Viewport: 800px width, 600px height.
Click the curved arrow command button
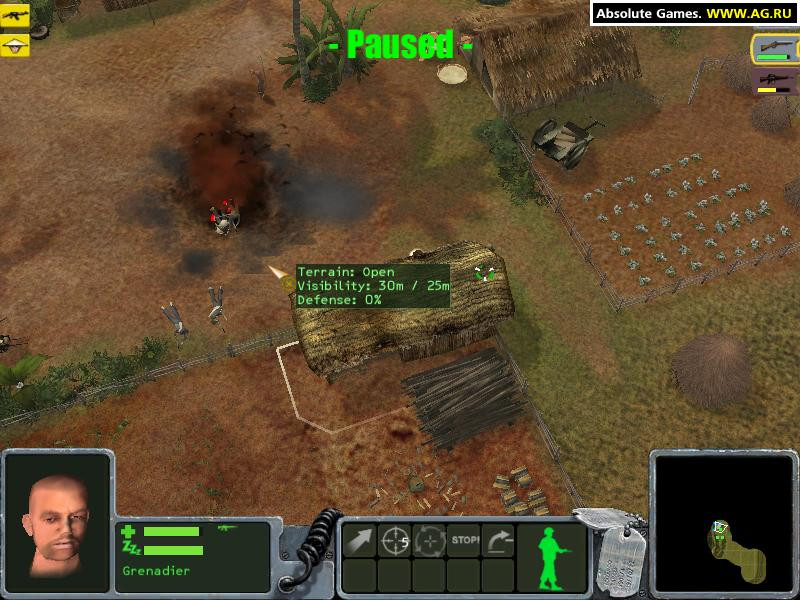tap(498, 540)
